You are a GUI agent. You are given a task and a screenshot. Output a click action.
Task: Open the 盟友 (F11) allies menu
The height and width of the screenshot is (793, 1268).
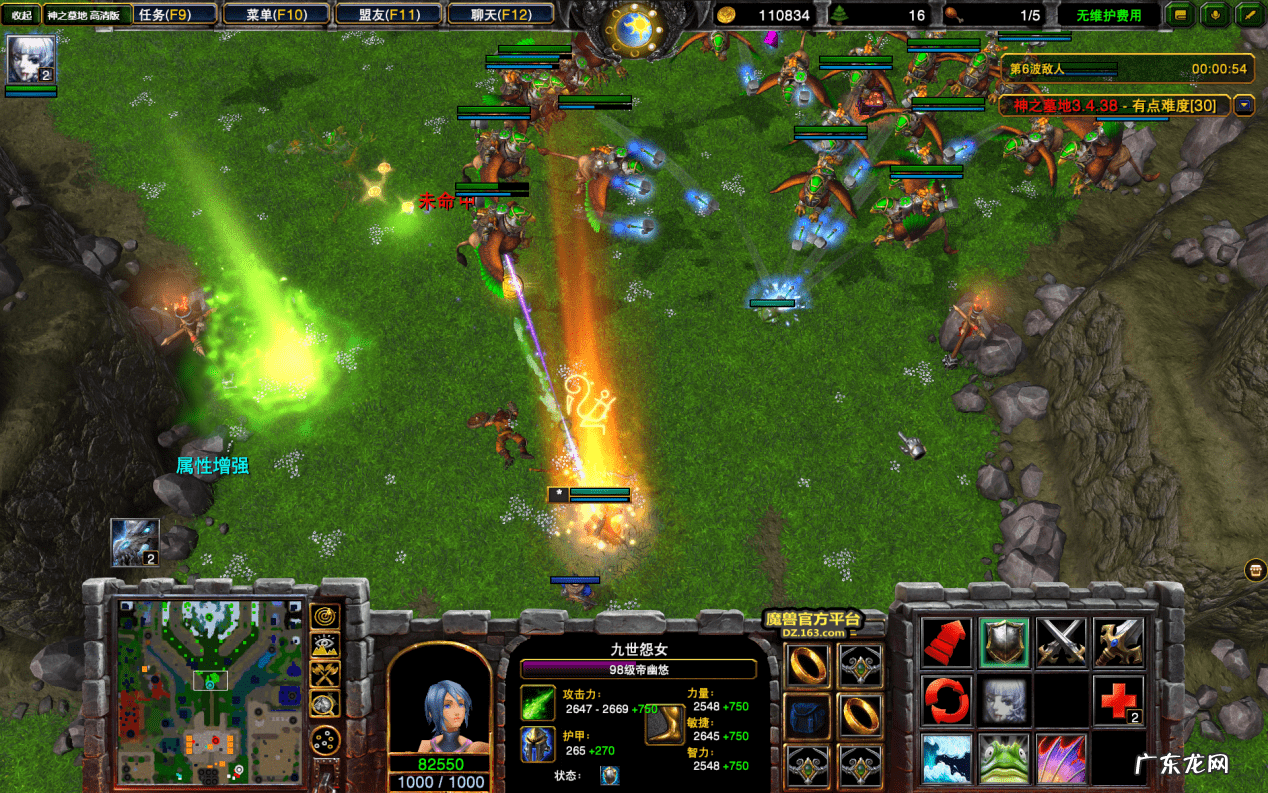387,15
